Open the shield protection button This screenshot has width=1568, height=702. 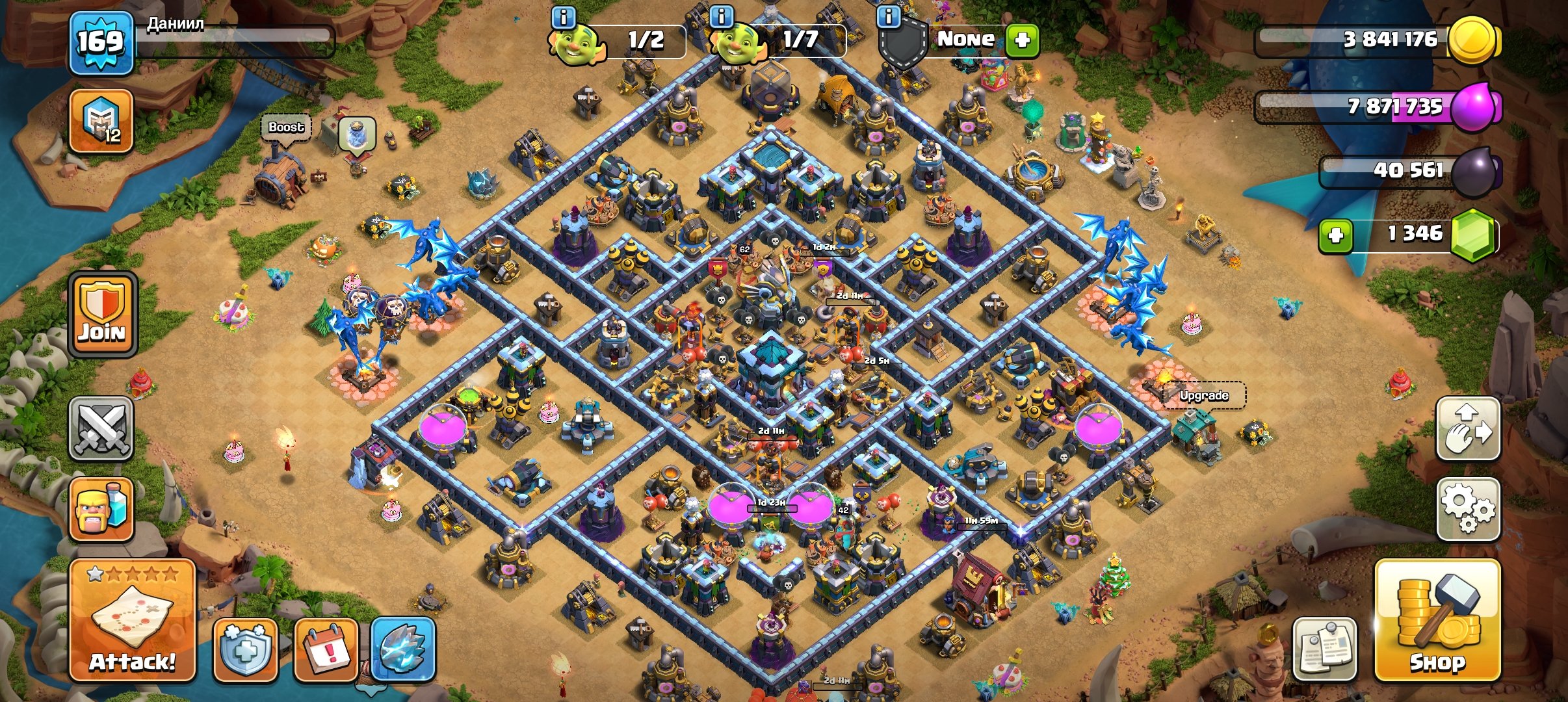[245, 649]
